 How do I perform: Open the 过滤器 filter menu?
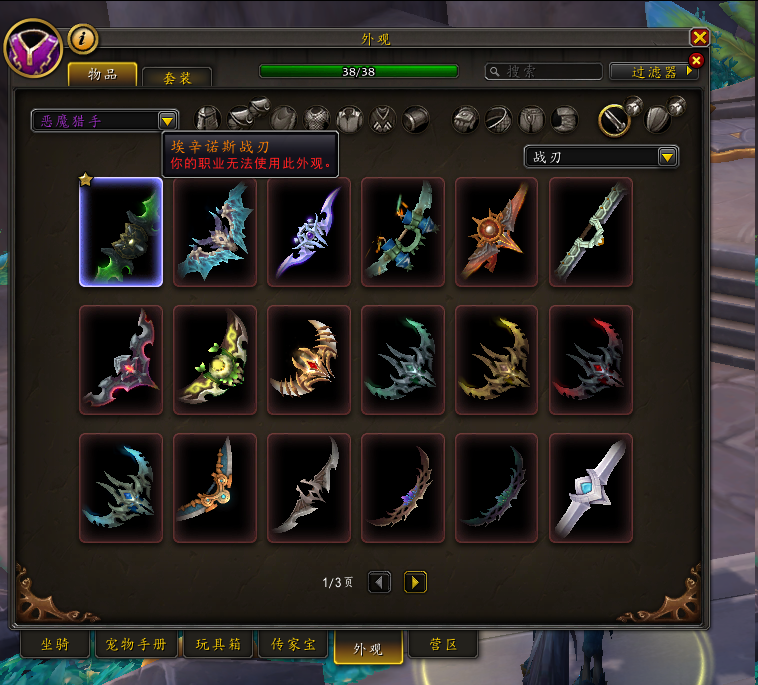[x=654, y=72]
